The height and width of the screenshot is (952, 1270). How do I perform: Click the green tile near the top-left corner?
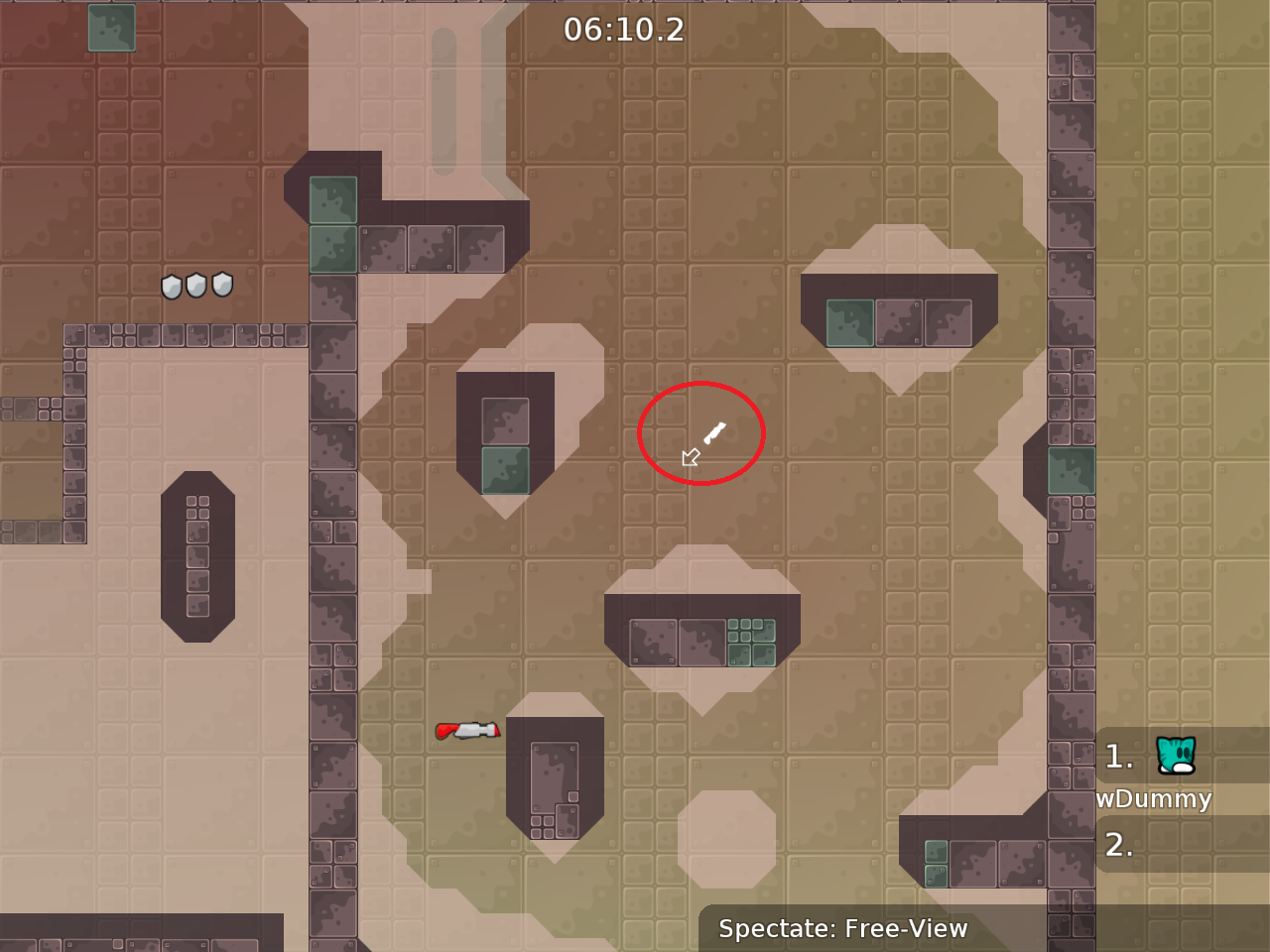(113, 28)
